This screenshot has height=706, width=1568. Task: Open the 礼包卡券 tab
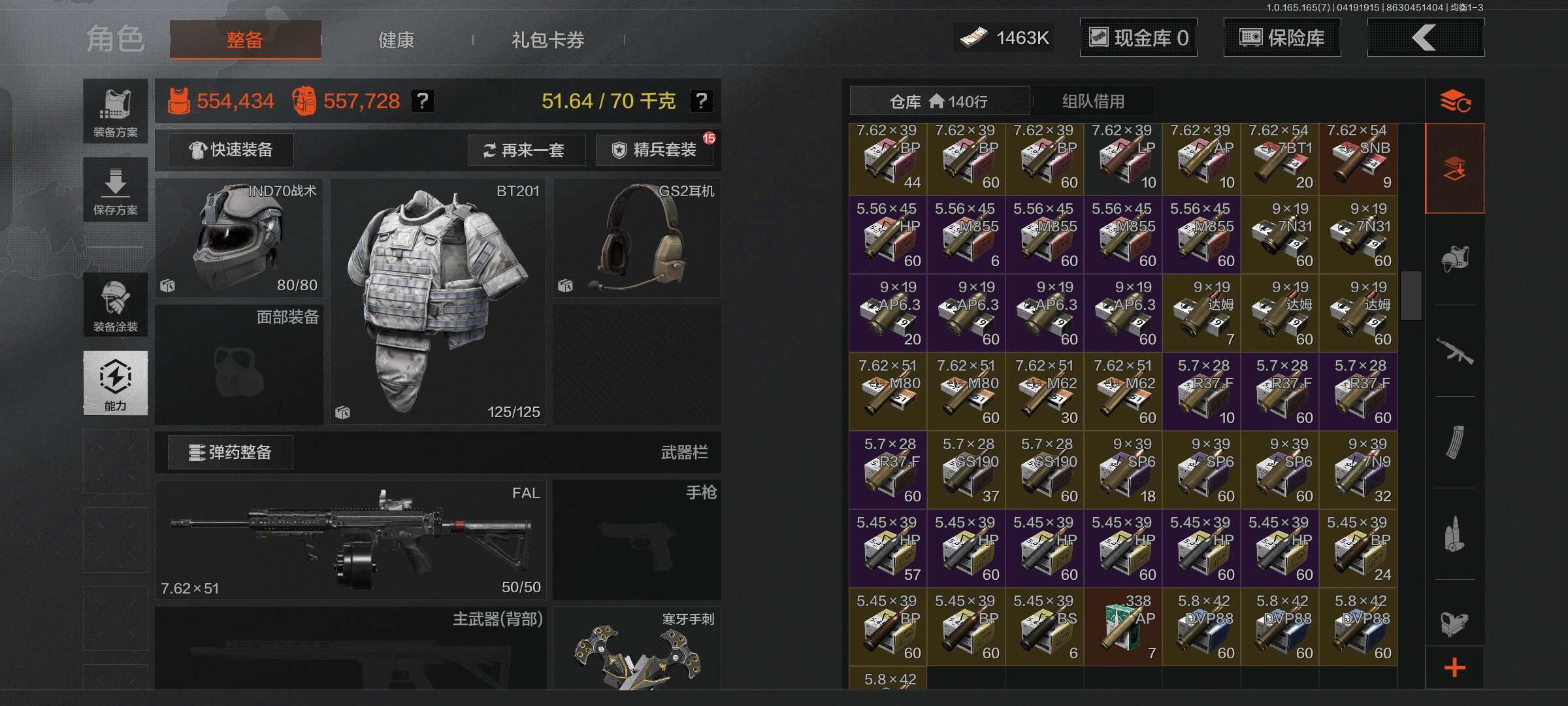547,40
